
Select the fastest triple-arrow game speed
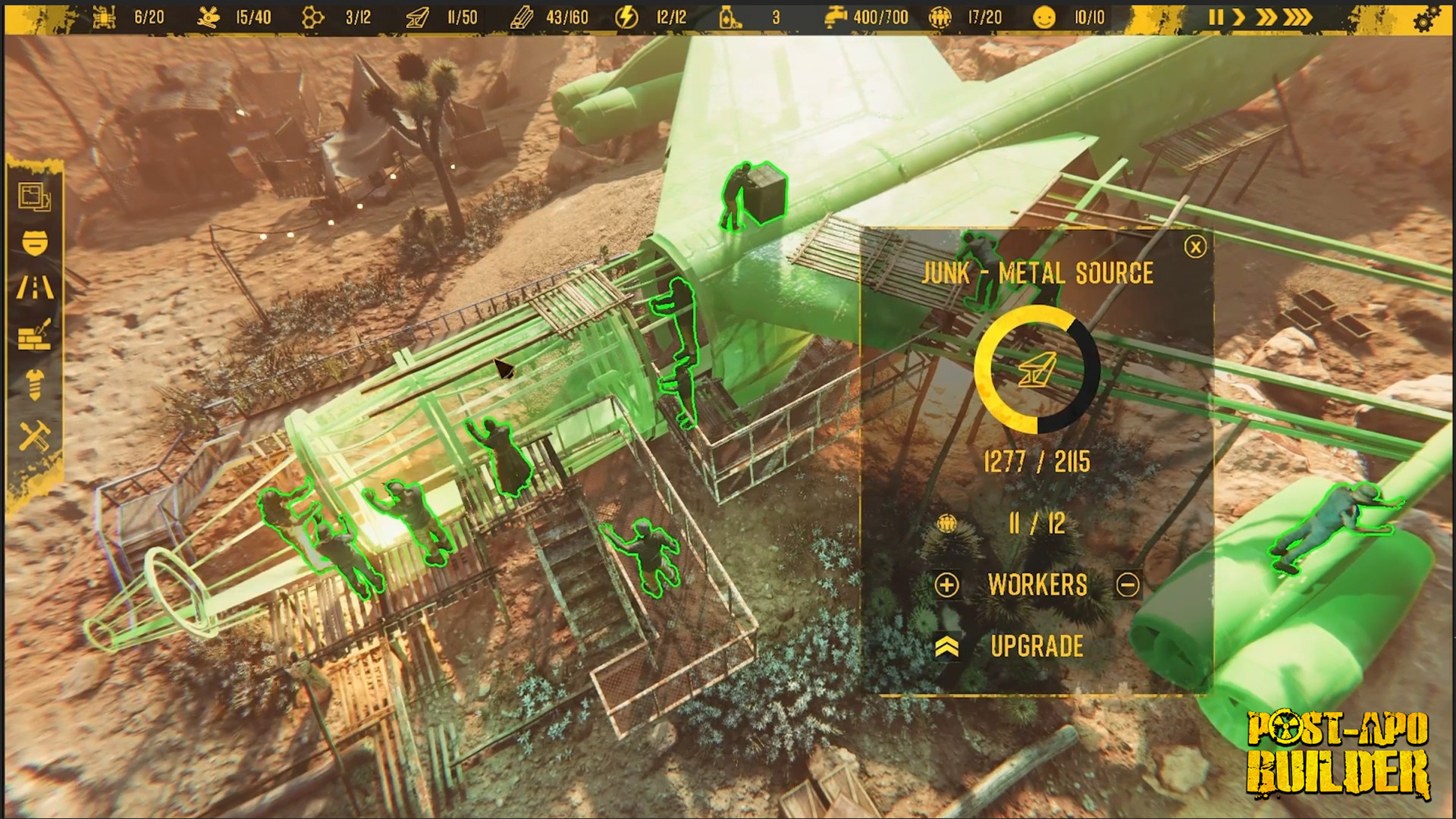click(x=1298, y=17)
